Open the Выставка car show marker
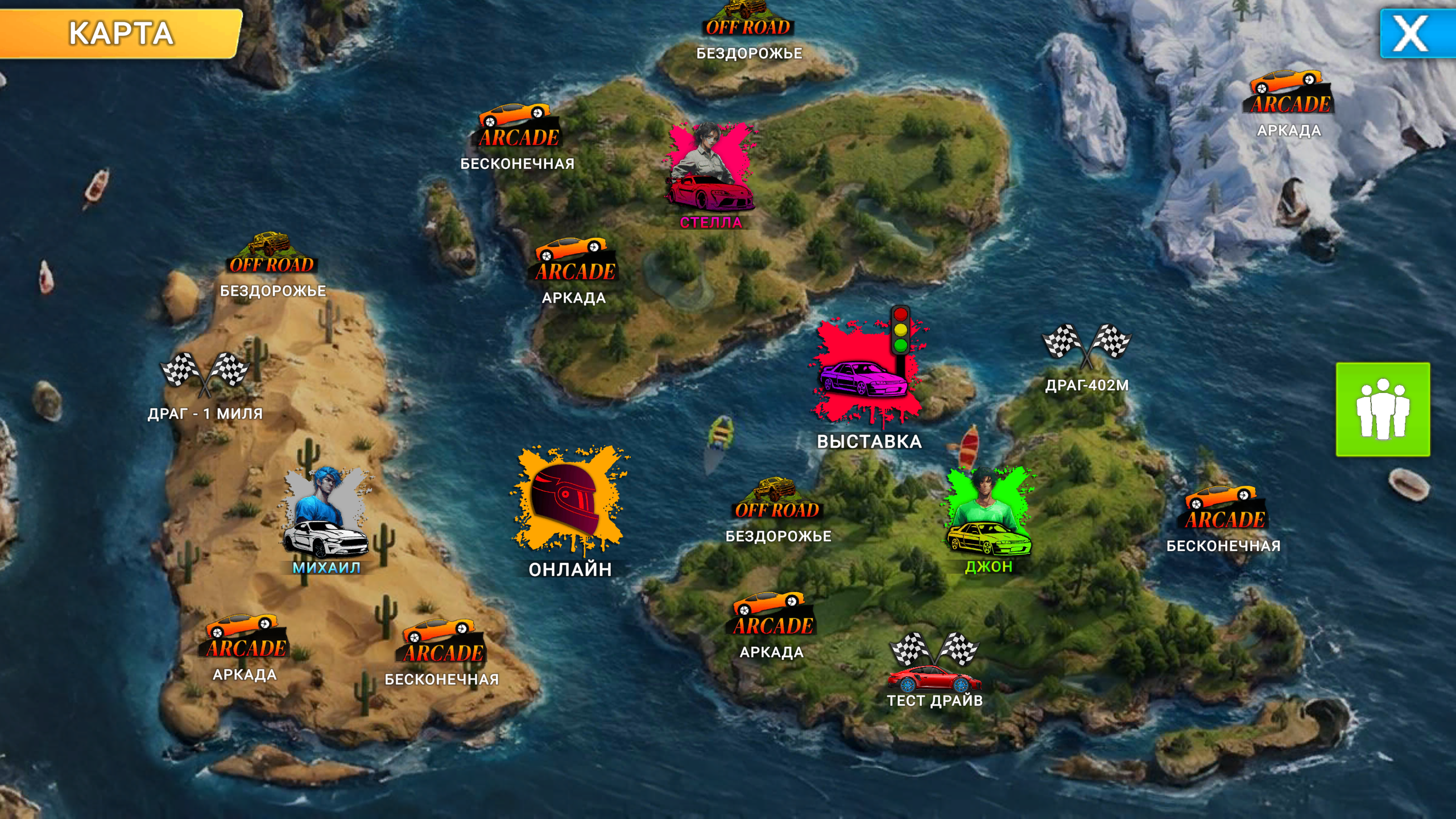 [x=867, y=375]
